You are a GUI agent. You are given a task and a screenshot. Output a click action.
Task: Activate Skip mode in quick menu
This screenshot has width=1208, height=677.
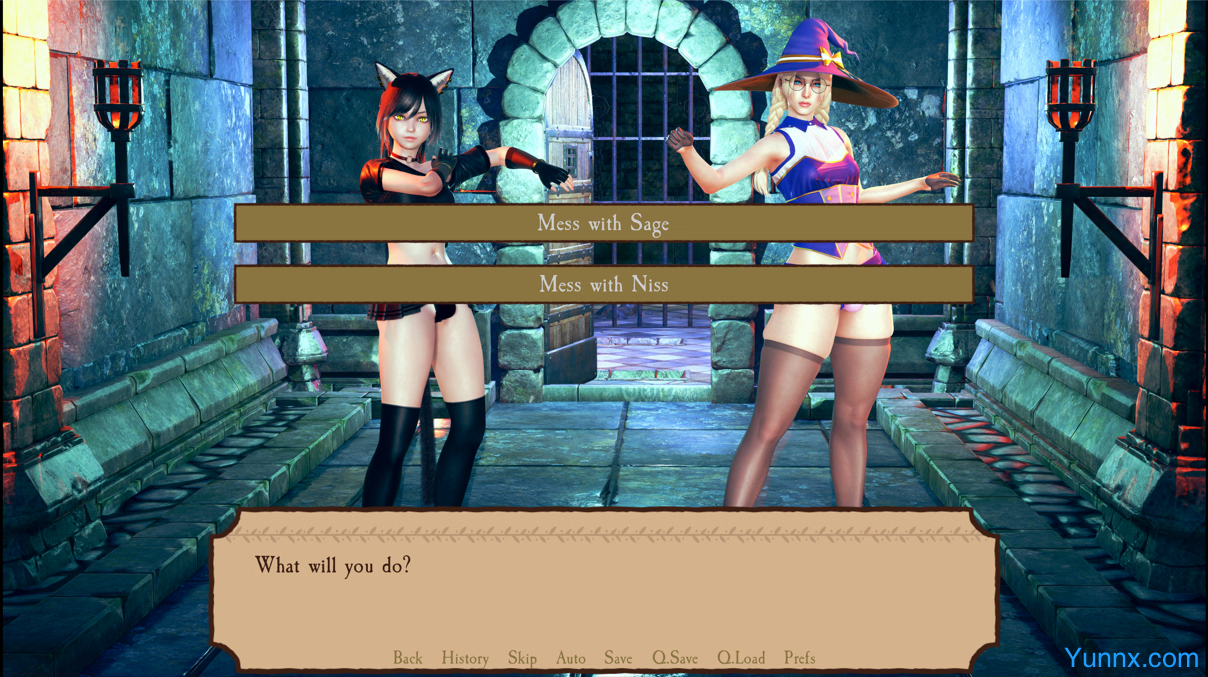[x=522, y=658]
